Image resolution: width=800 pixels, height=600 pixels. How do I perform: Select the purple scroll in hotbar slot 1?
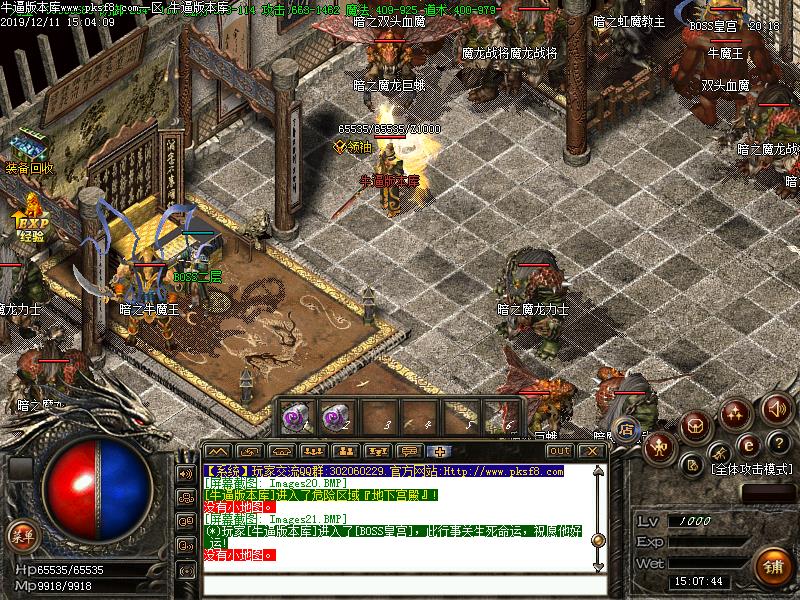tap(297, 416)
